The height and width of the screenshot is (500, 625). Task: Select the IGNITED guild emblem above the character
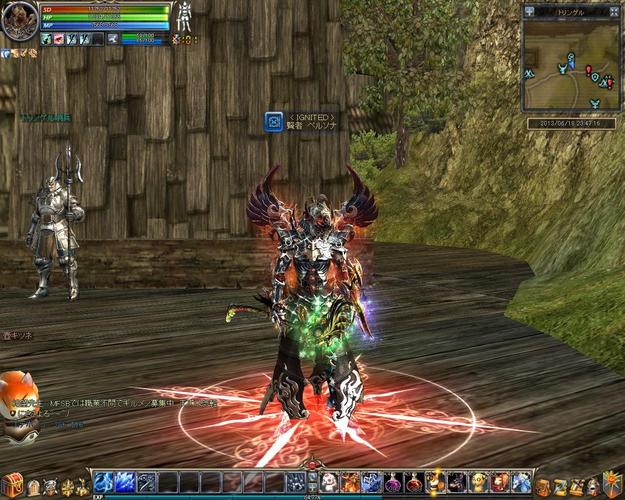(x=273, y=121)
